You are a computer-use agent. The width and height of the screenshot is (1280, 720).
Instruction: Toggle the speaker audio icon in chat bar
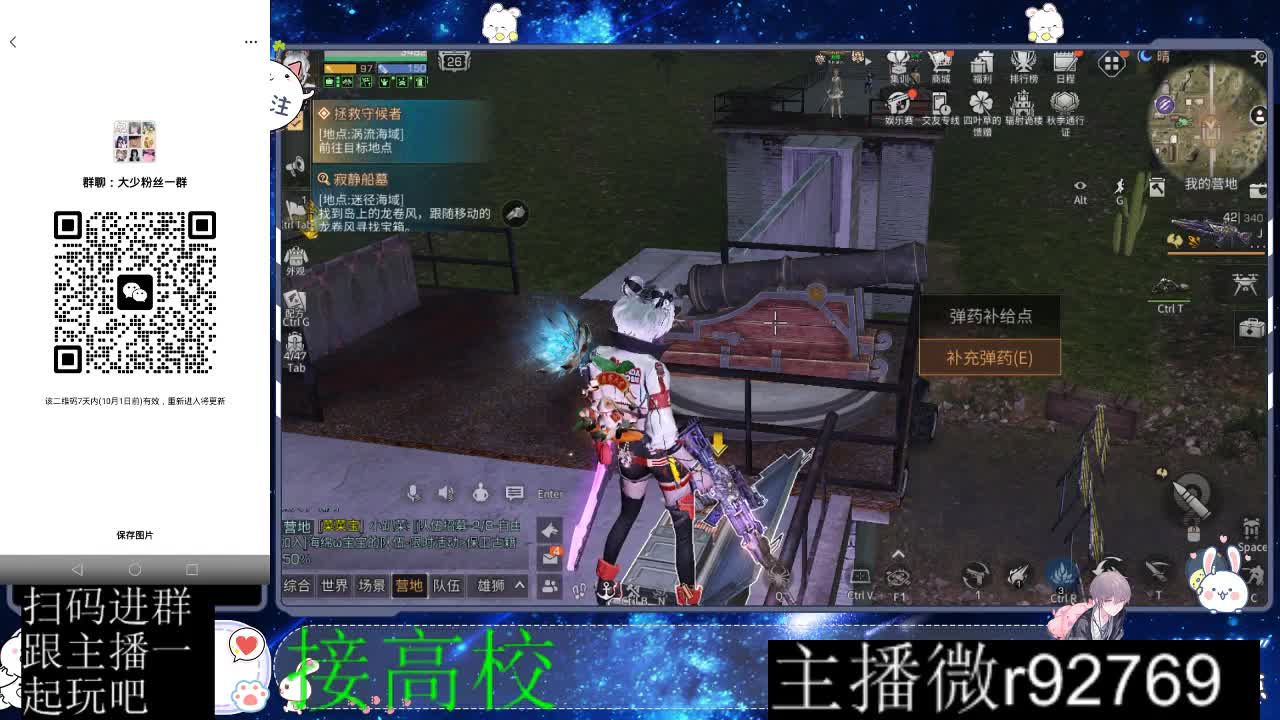[443, 493]
